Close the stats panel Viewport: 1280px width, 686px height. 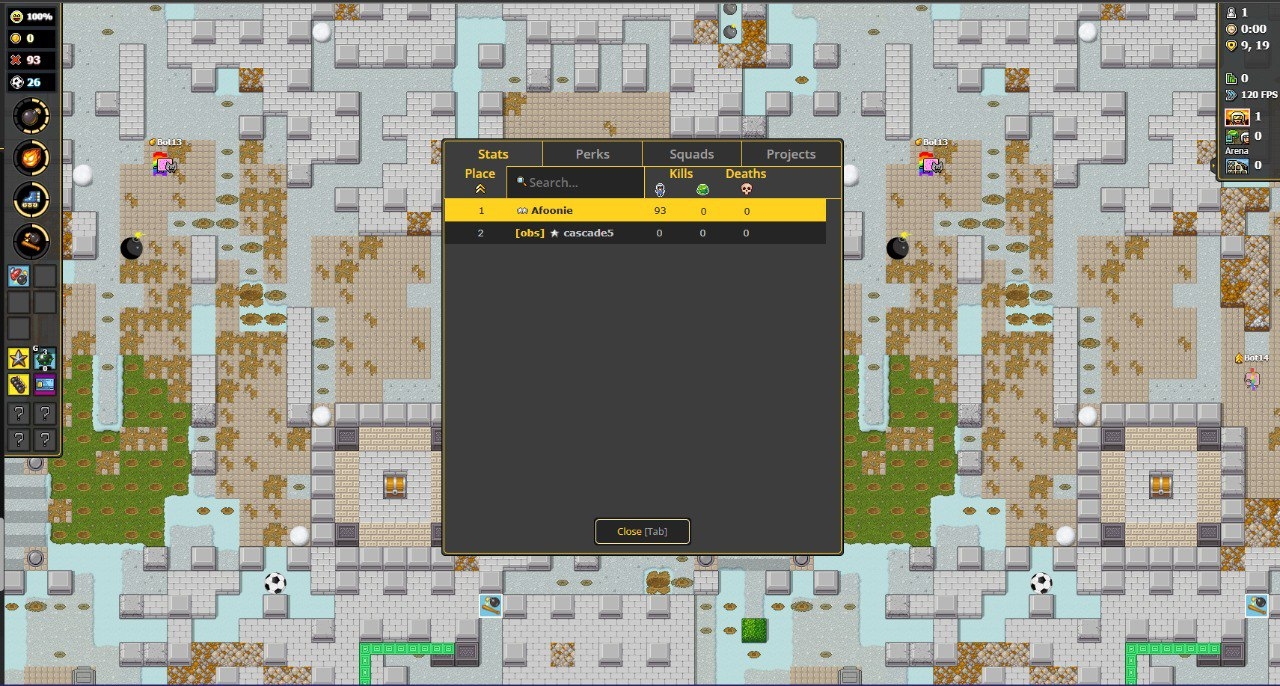[642, 531]
